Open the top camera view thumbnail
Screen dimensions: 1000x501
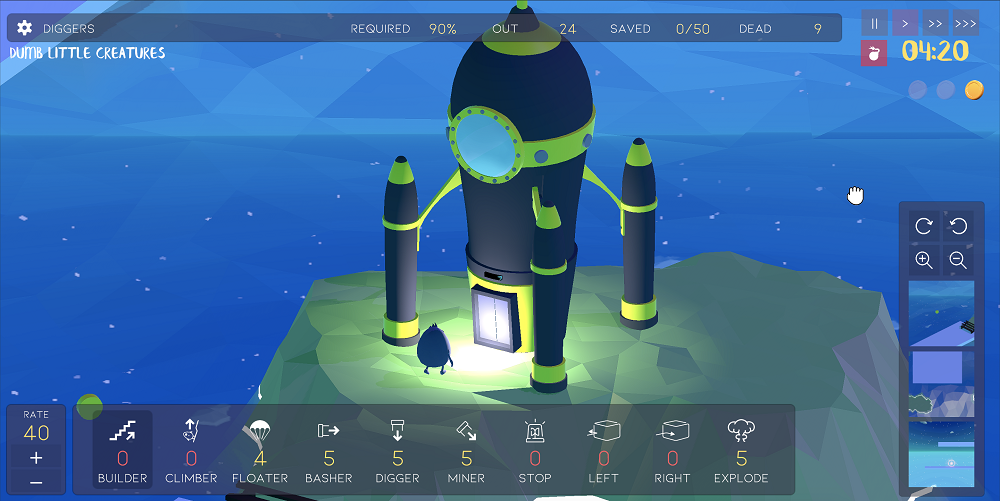click(941, 313)
